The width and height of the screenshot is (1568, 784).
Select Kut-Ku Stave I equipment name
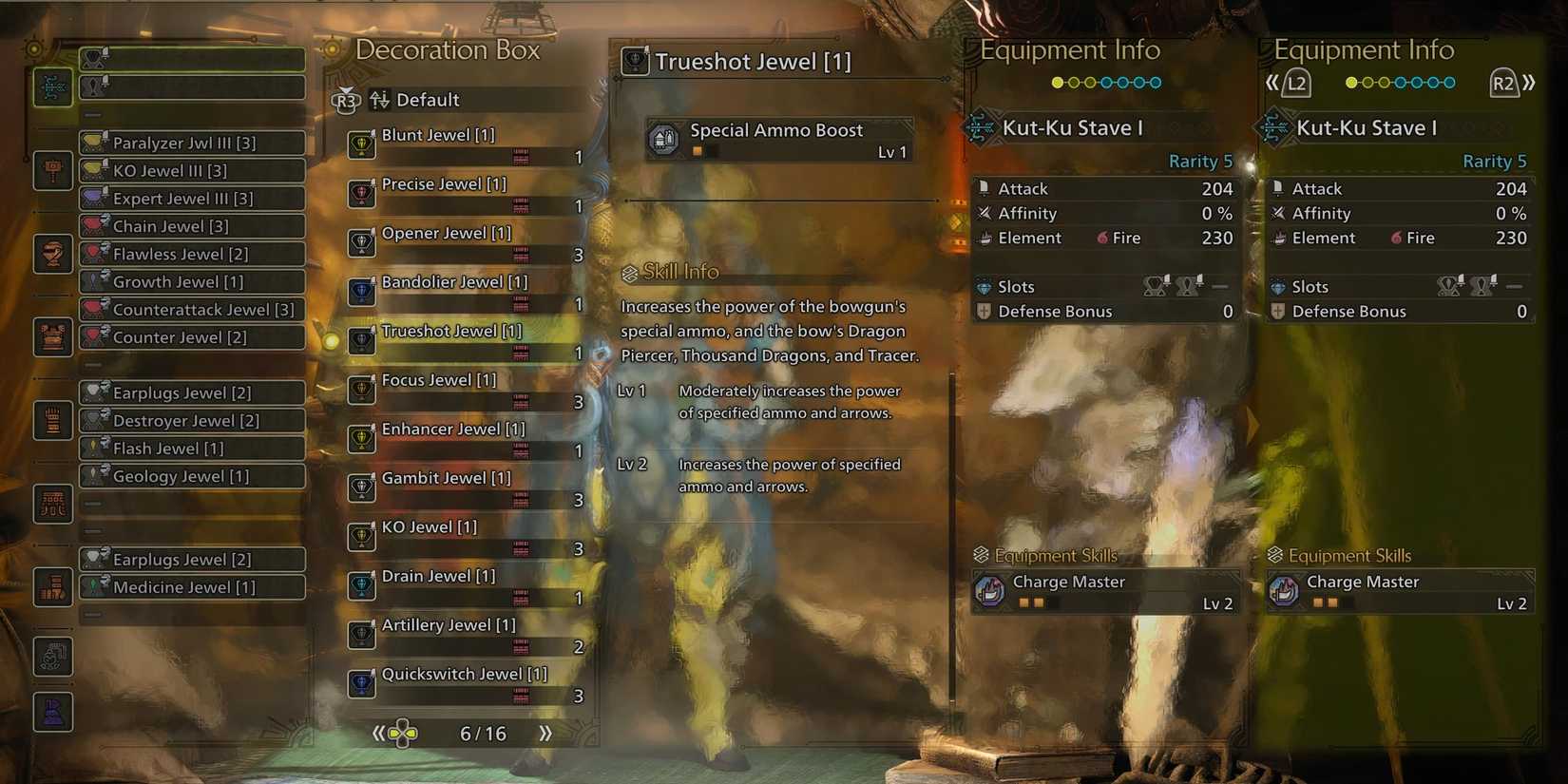[1072, 127]
